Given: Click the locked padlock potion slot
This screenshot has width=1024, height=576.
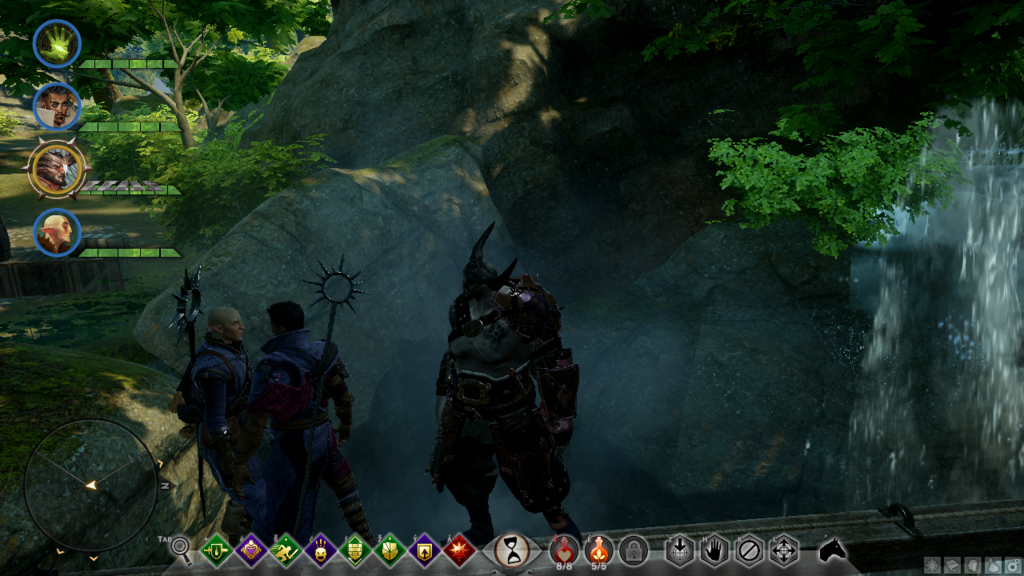Looking at the screenshot, I should click(632, 549).
